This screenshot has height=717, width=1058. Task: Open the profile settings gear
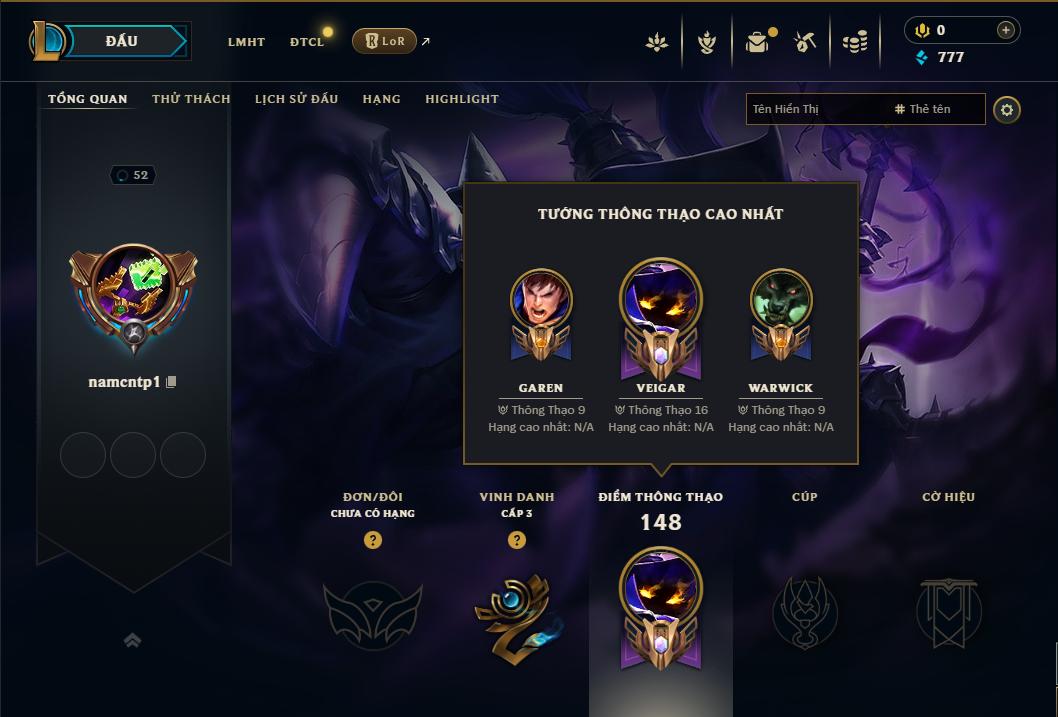coord(1007,109)
